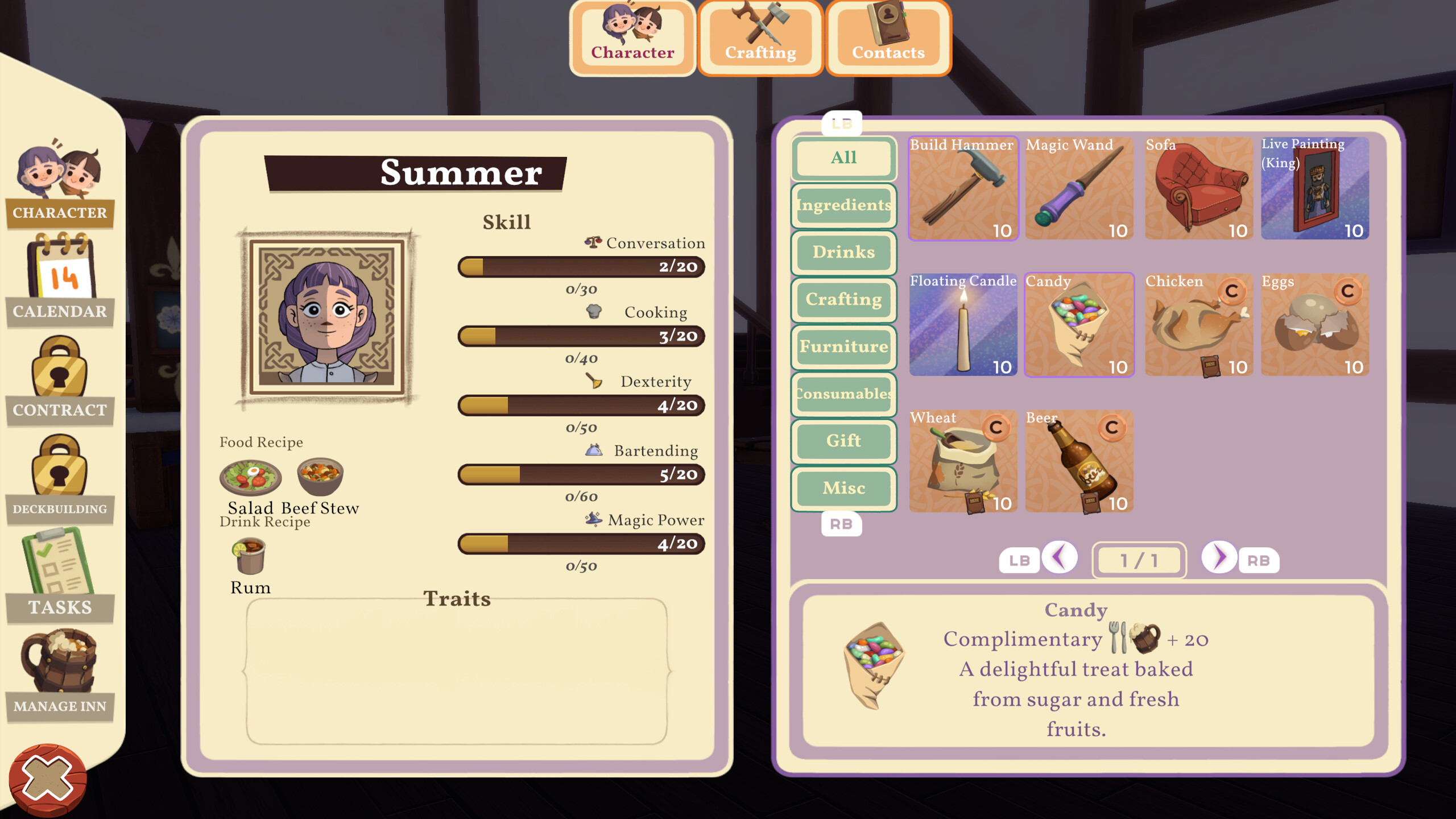The image size is (1456, 819).
Task: Enable the Drinks inventory filter
Action: coord(843,252)
